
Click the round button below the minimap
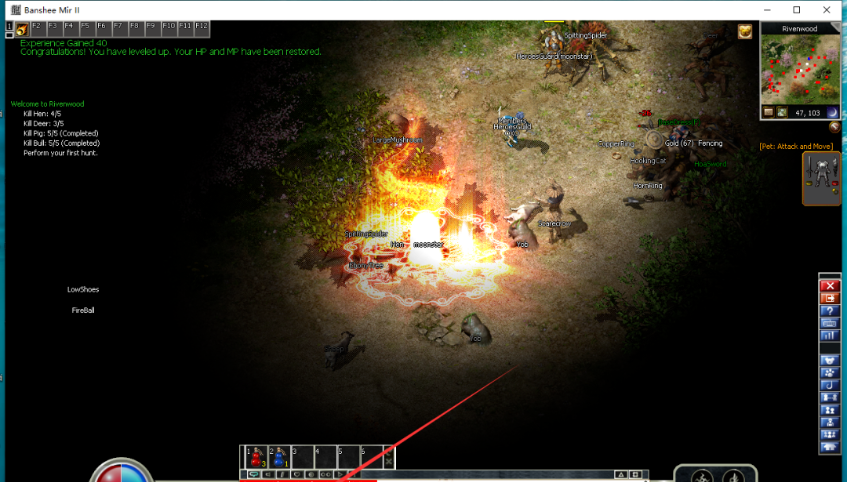833,127
